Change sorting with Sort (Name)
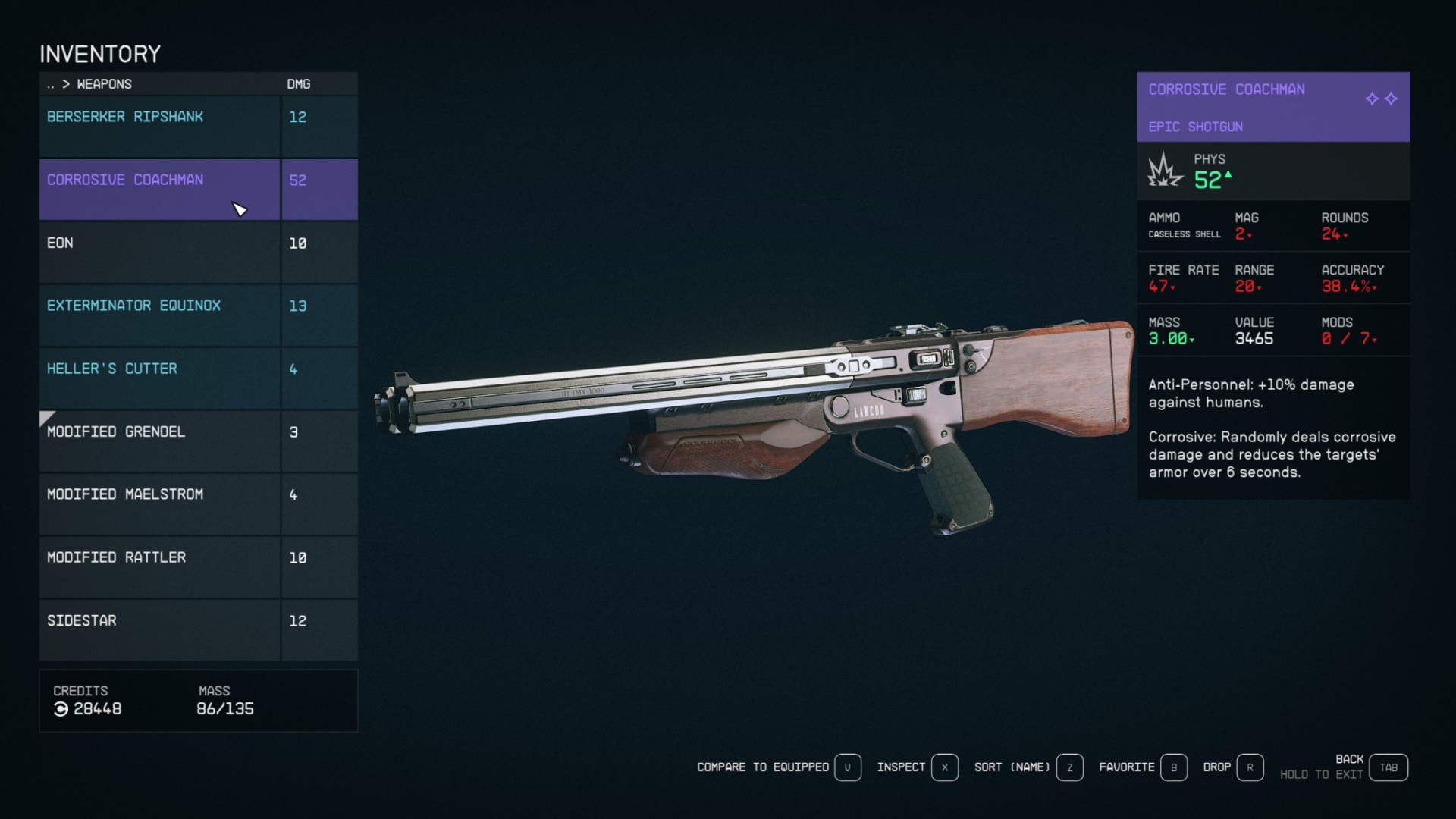 (1028, 767)
